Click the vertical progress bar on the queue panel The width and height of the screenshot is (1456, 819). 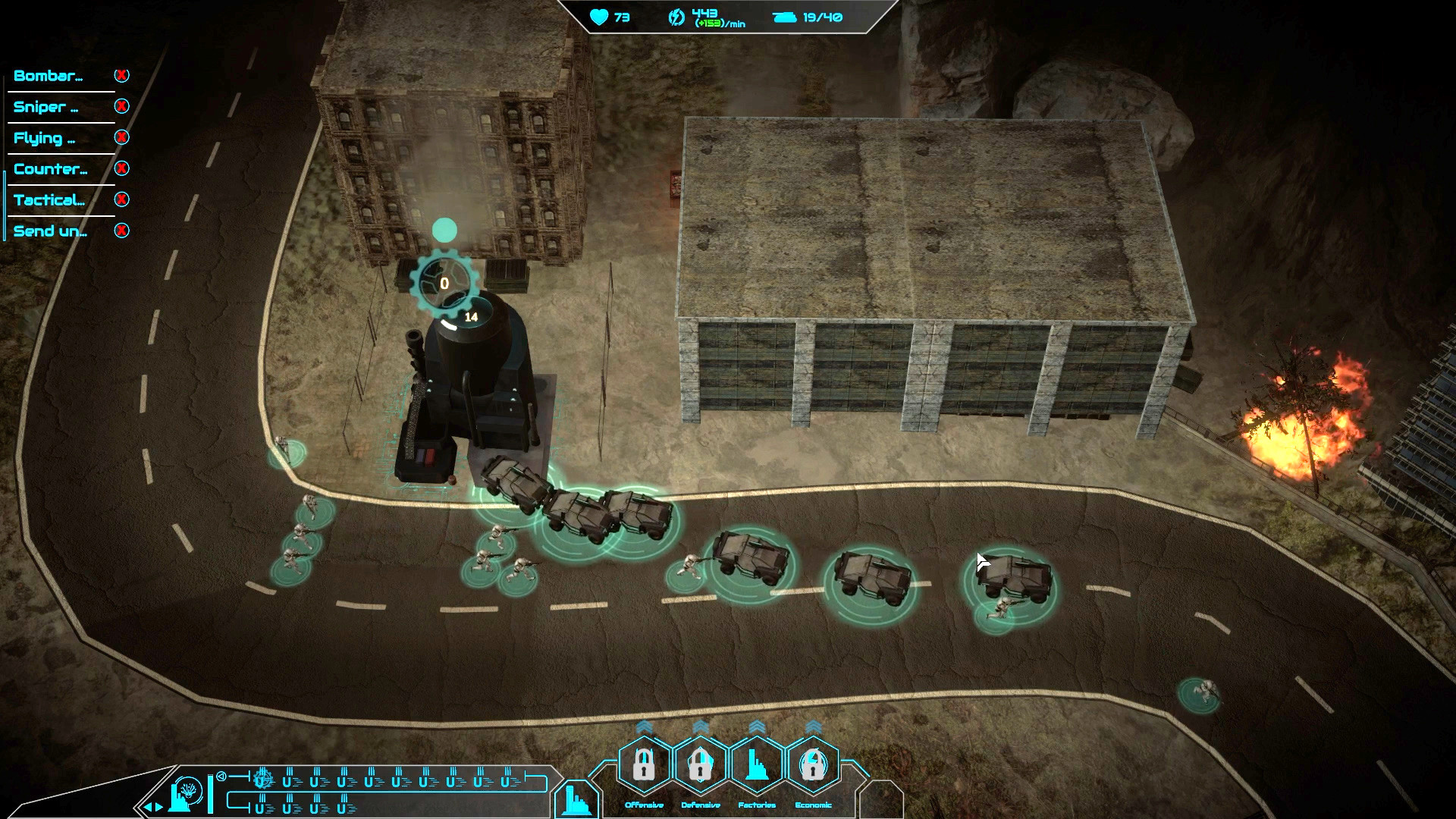[210, 794]
